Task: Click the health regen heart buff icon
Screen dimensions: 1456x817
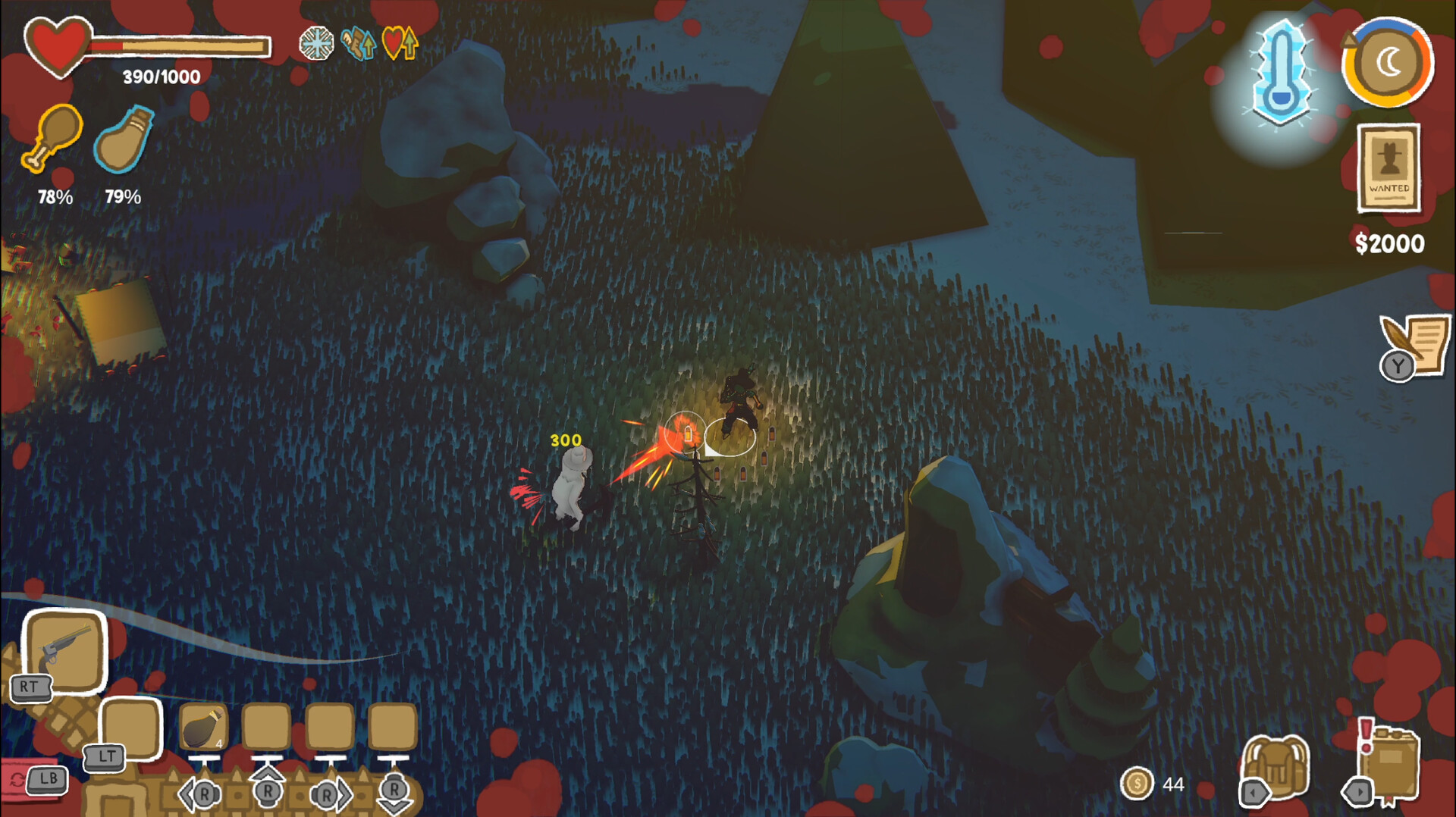Action: (400, 44)
